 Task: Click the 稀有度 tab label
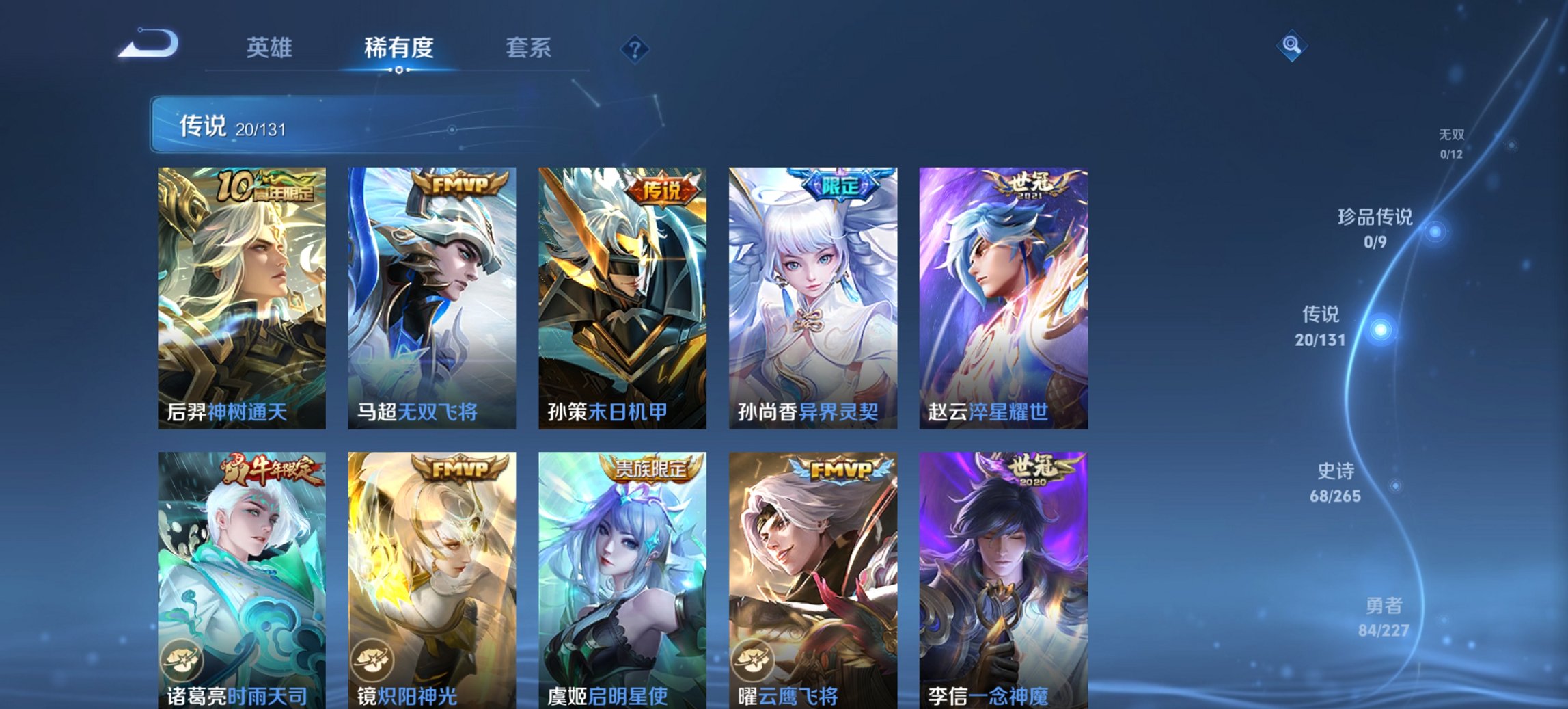[x=400, y=46]
